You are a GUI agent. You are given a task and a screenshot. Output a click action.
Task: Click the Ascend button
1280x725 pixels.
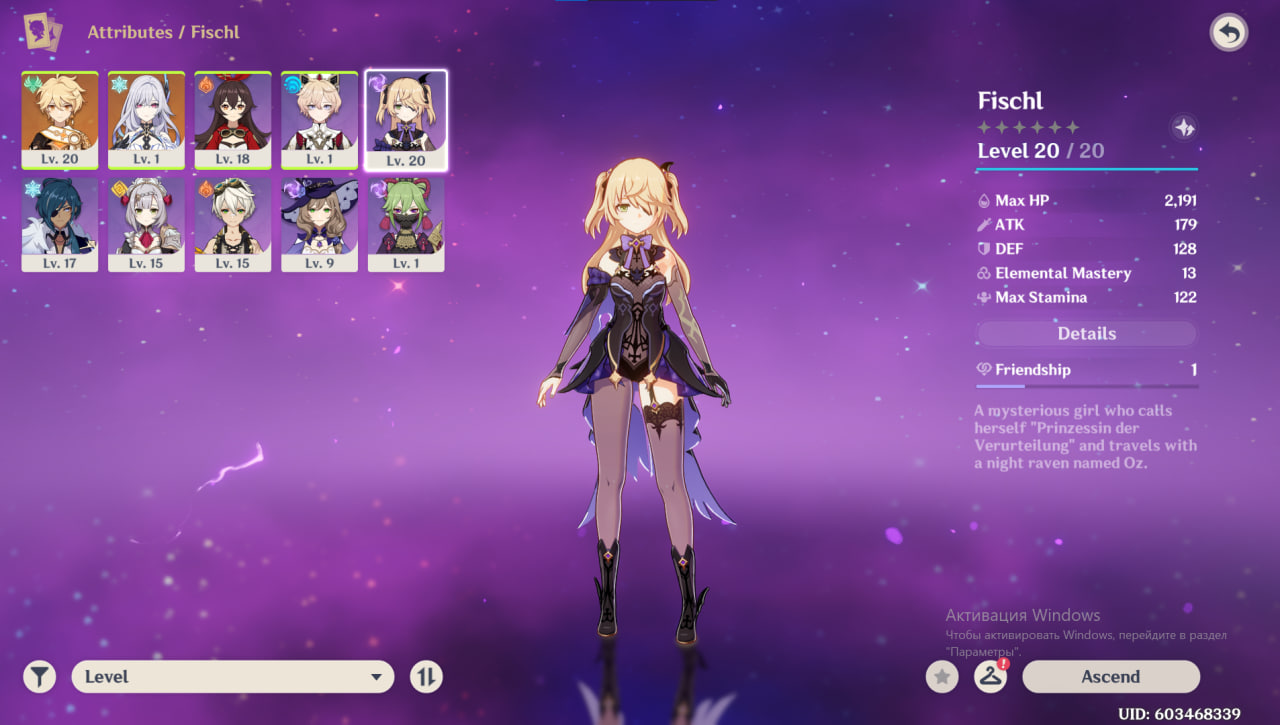(x=1110, y=677)
